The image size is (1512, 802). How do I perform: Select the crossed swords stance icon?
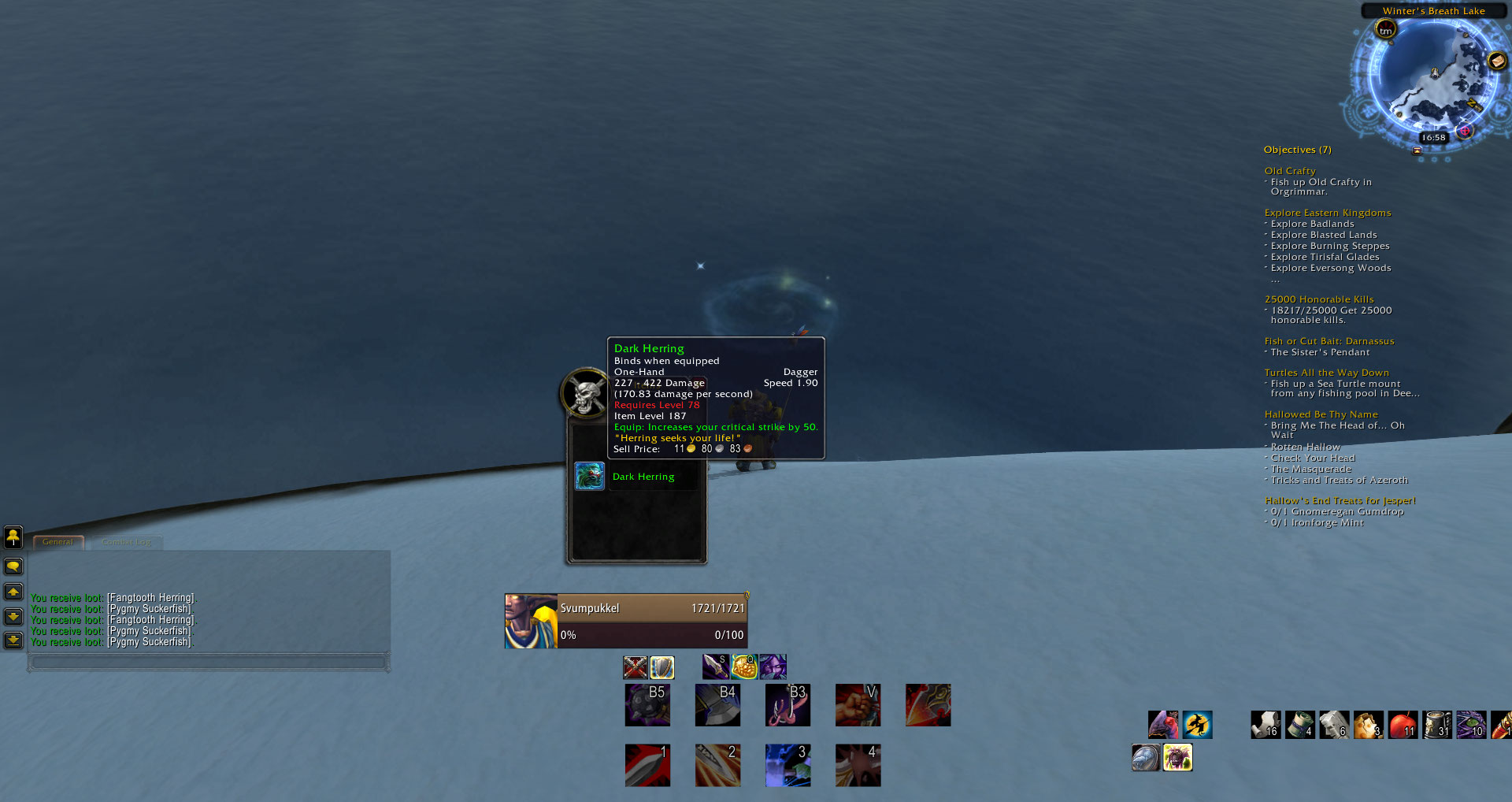click(635, 667)
